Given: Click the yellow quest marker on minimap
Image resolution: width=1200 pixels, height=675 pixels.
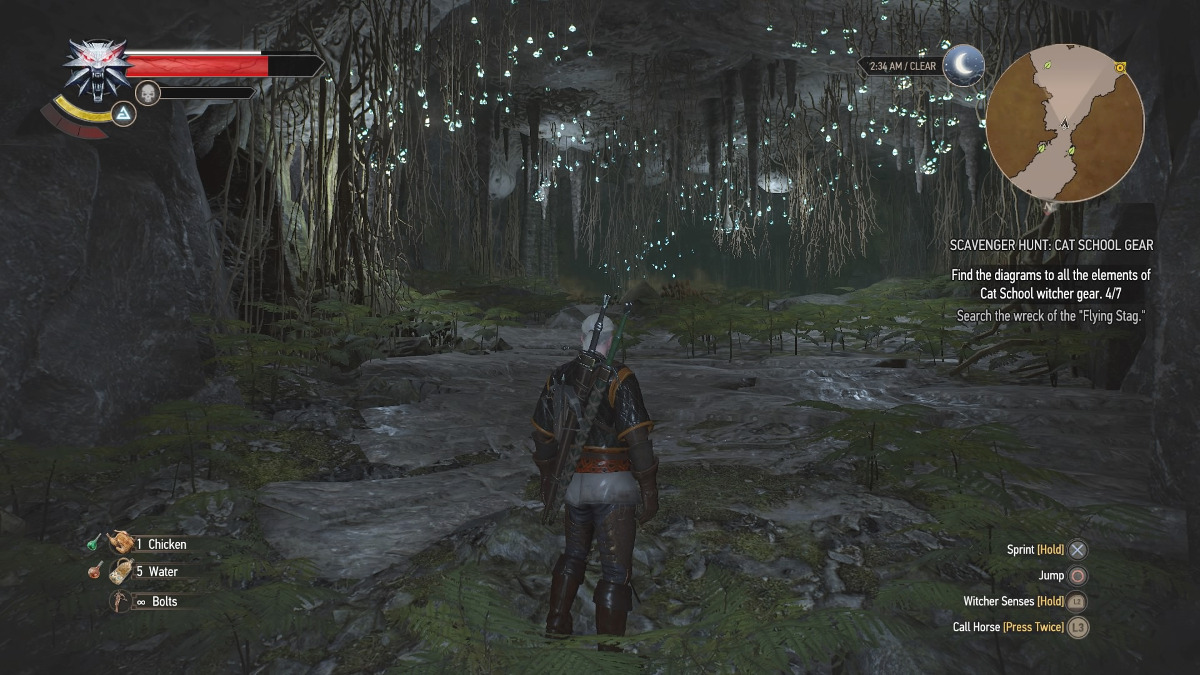Looking at the screenshot, I should click(x=1121, y=68).
